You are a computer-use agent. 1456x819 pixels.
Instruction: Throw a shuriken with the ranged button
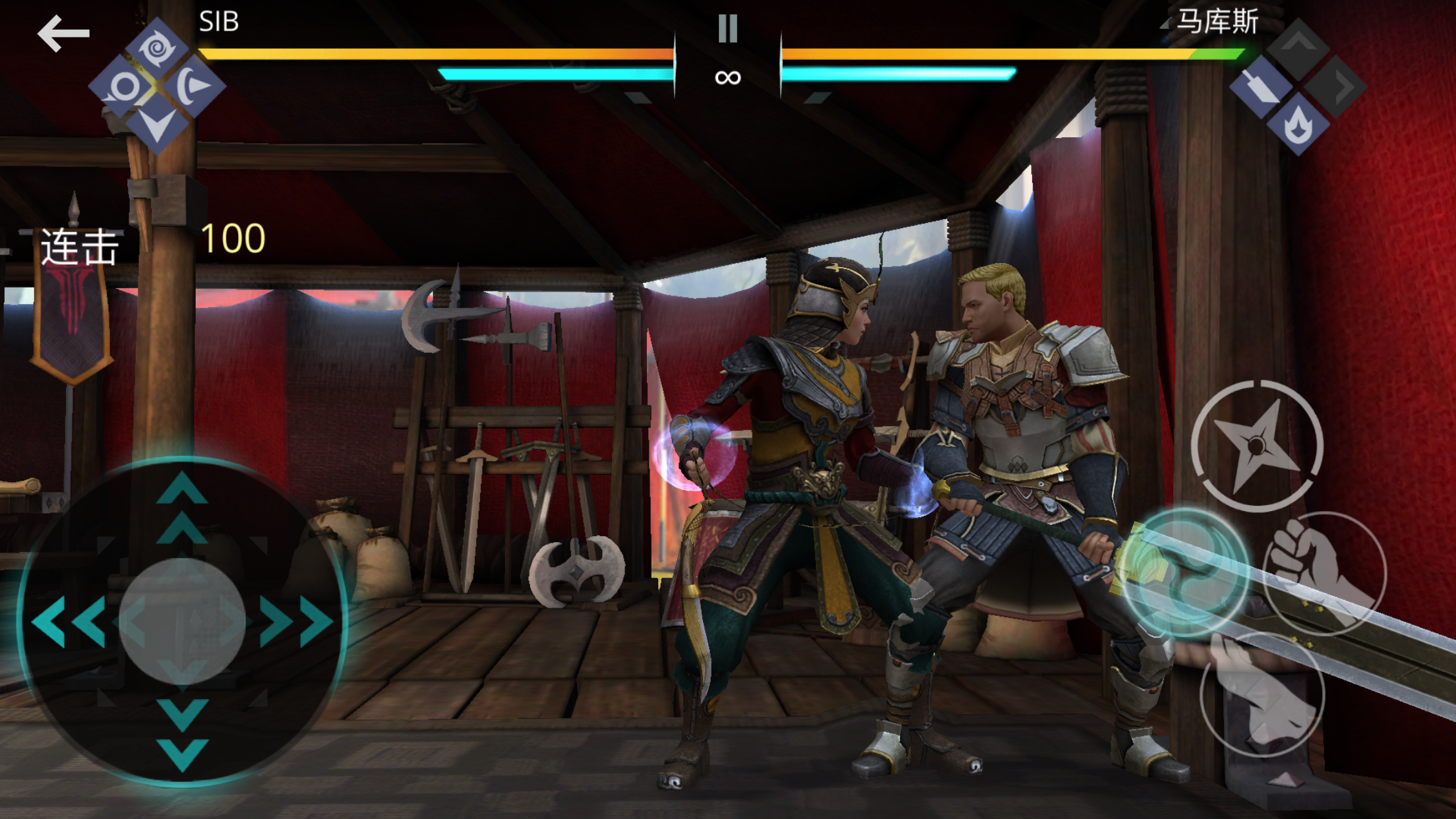[1257, 446]
